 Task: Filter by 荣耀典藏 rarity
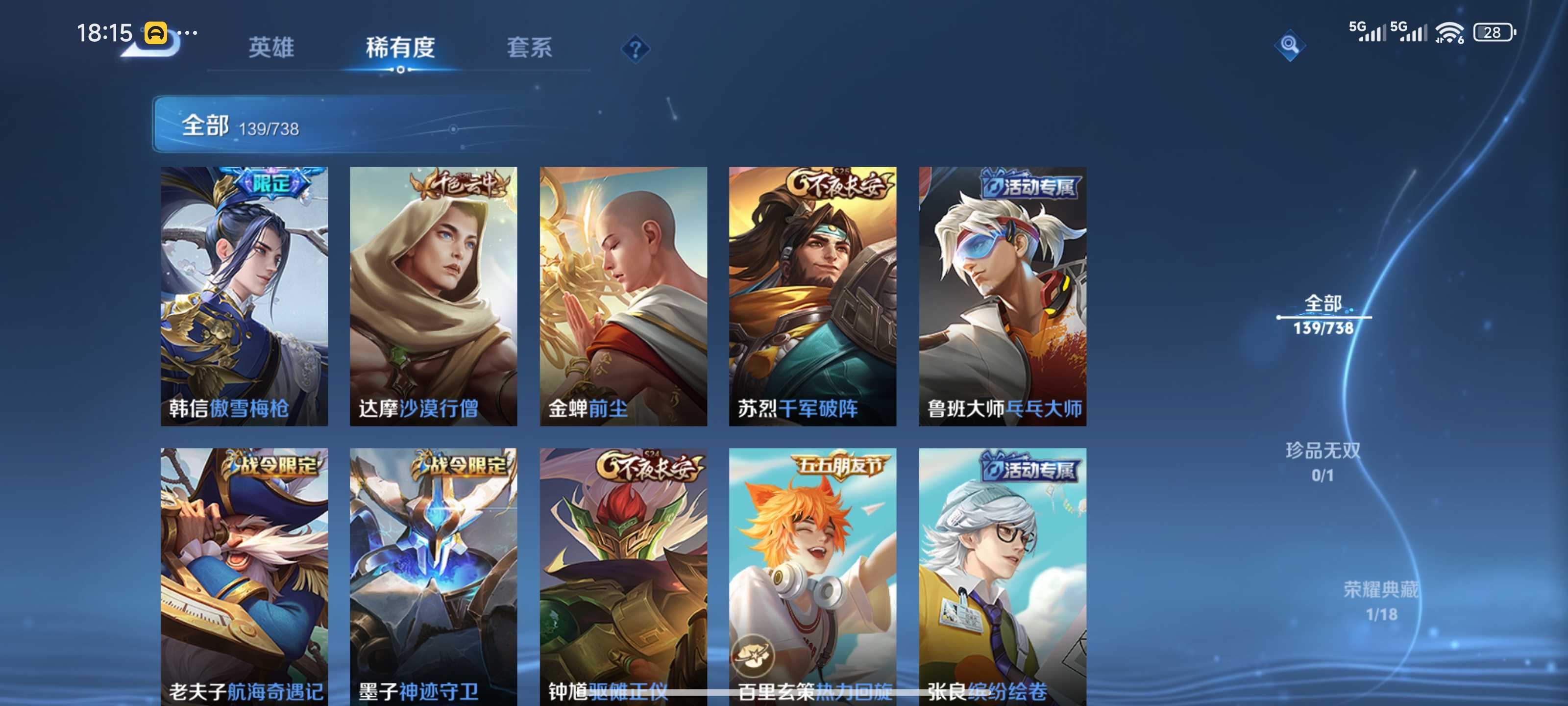1380,601
